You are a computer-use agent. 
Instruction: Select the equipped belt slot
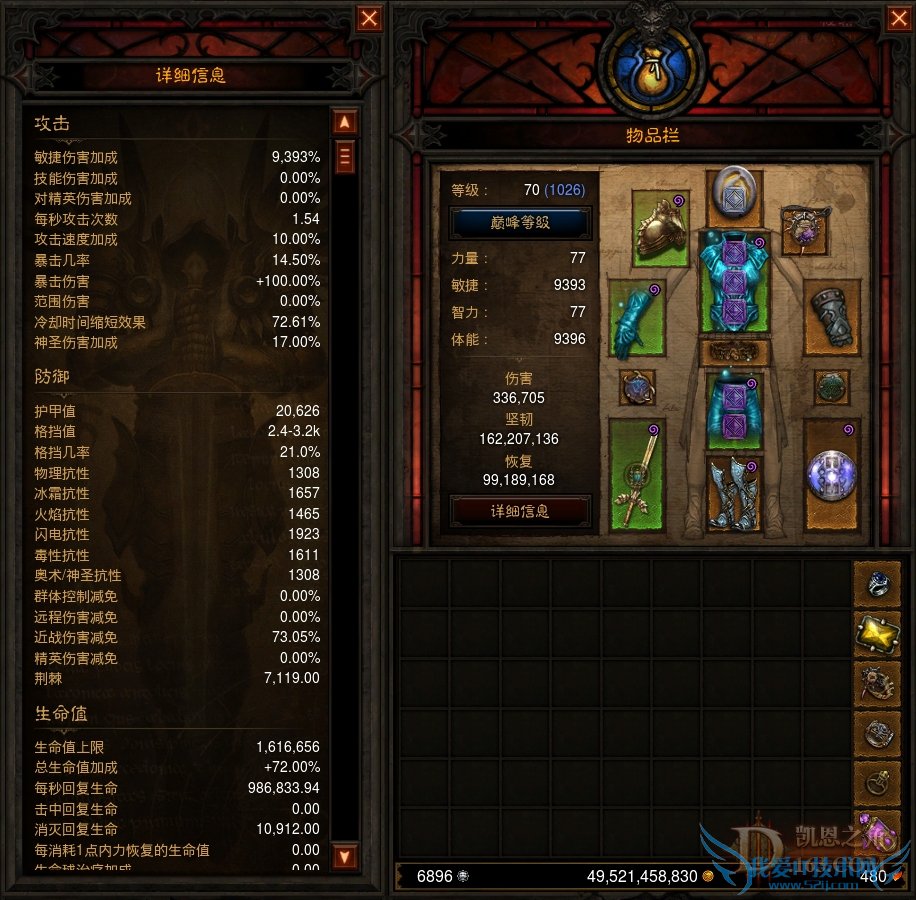[734, 352]
